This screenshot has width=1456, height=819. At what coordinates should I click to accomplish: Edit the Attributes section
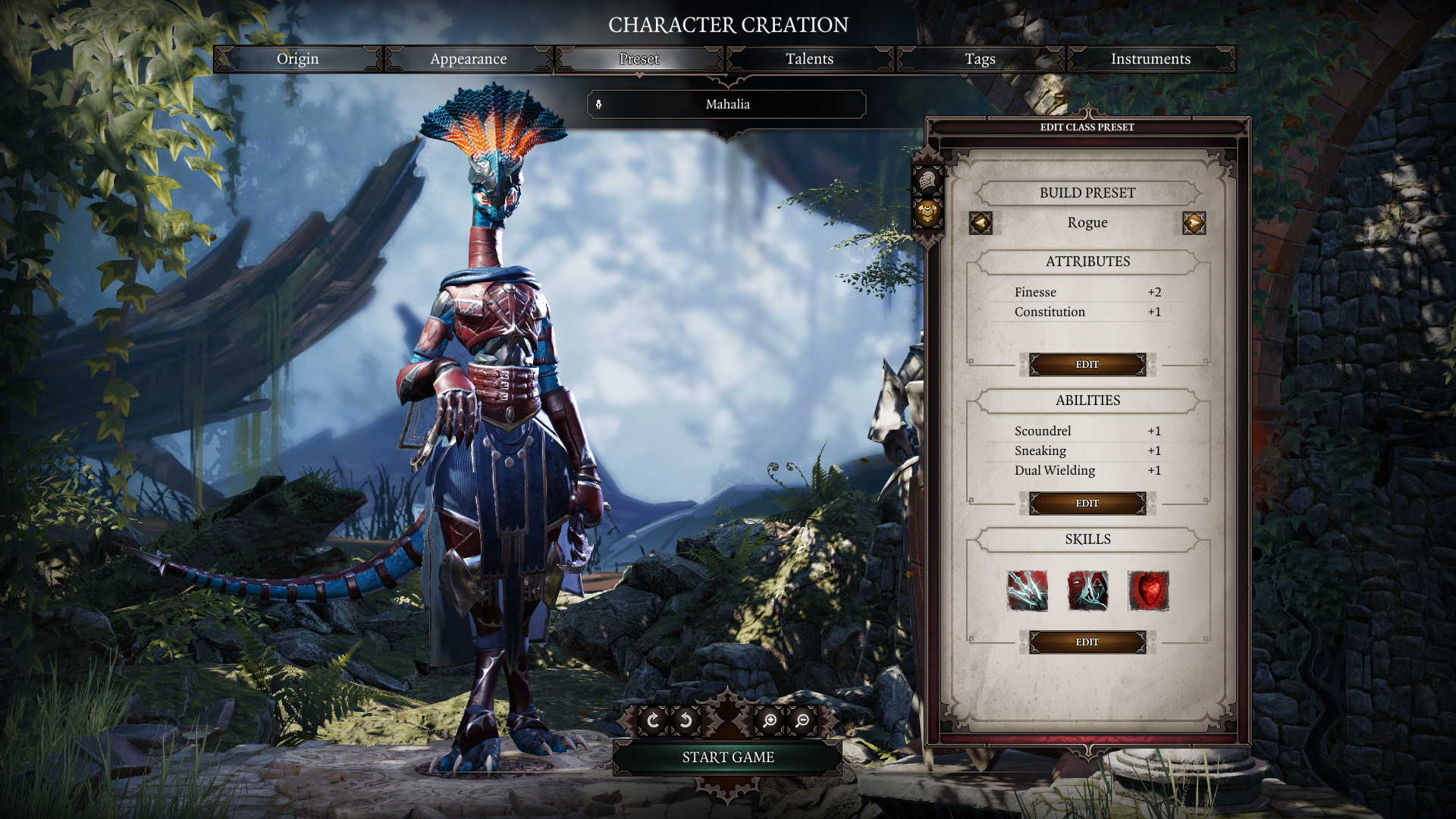(1087, 365)
